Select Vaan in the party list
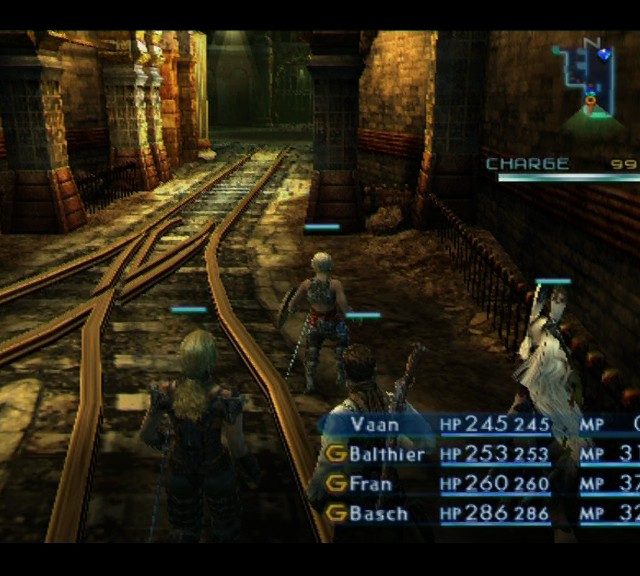Image resolution: width=640 pixels, height=576 pixels. tap(374, 424)
